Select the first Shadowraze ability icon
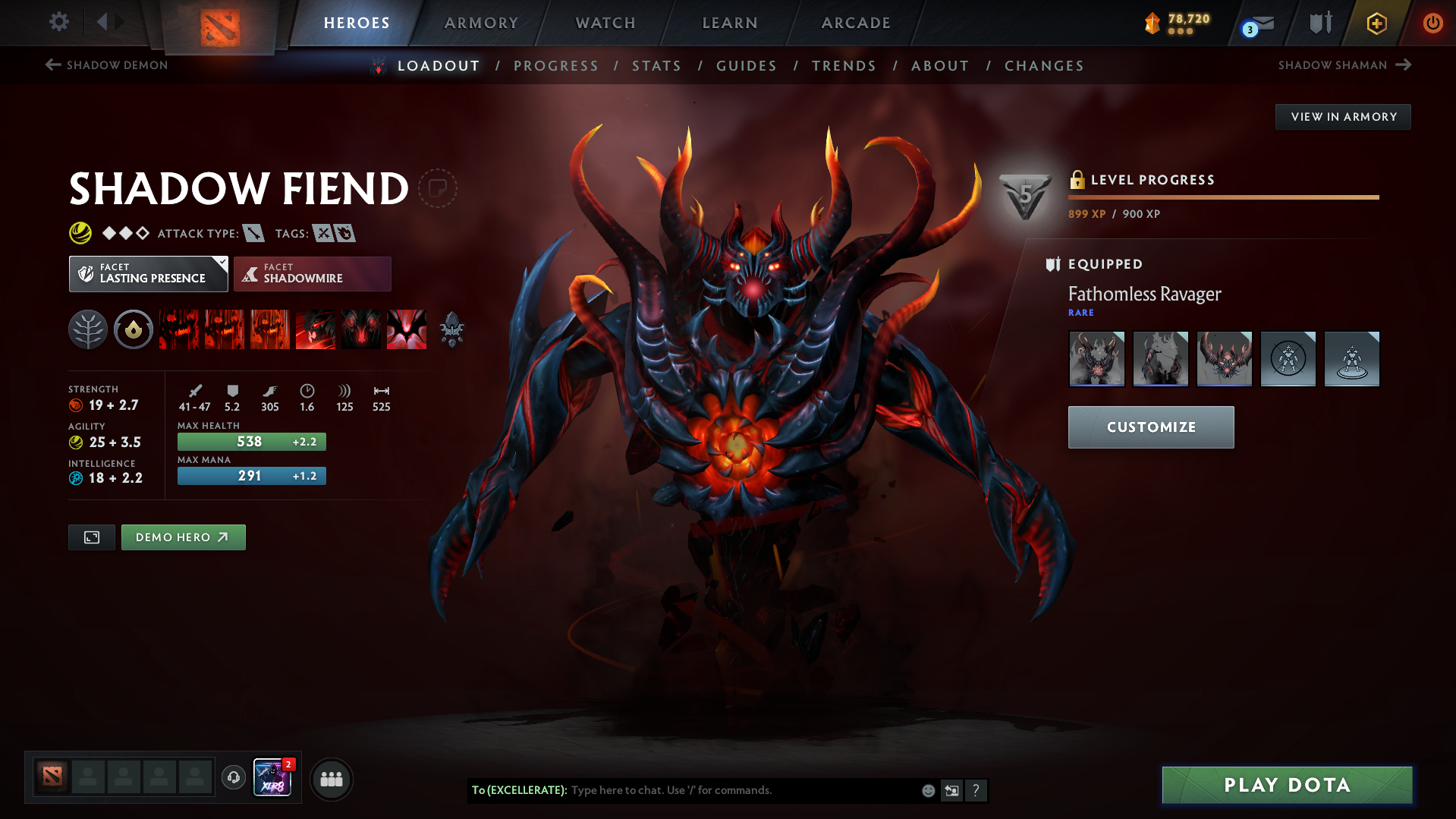This screenshot has height=819, width=1456. pos(178,329)
